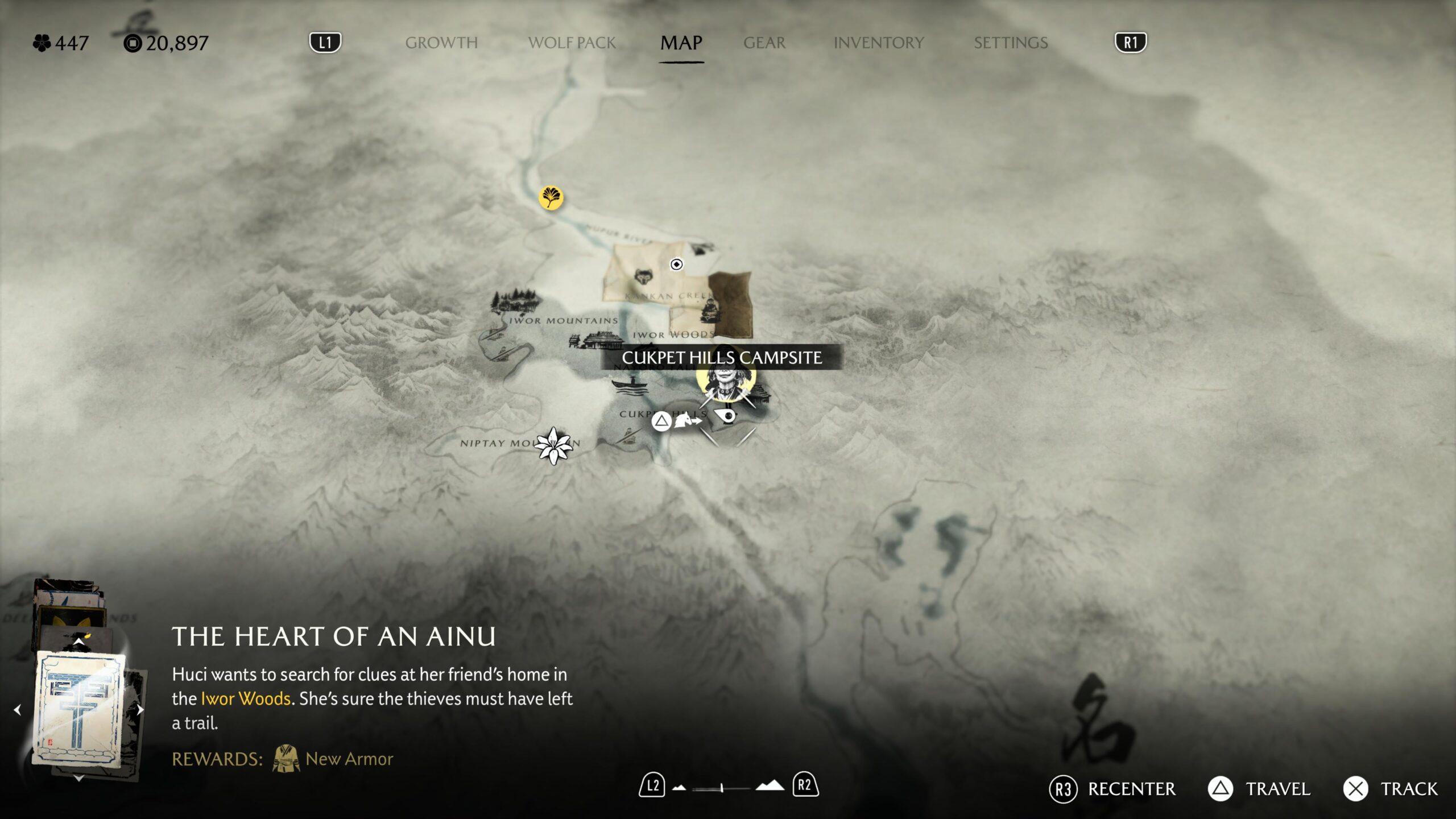The width and height of the screenshot is (1456, 819).
Task: Show the previous quest card with left arrow
Action: 18,710
